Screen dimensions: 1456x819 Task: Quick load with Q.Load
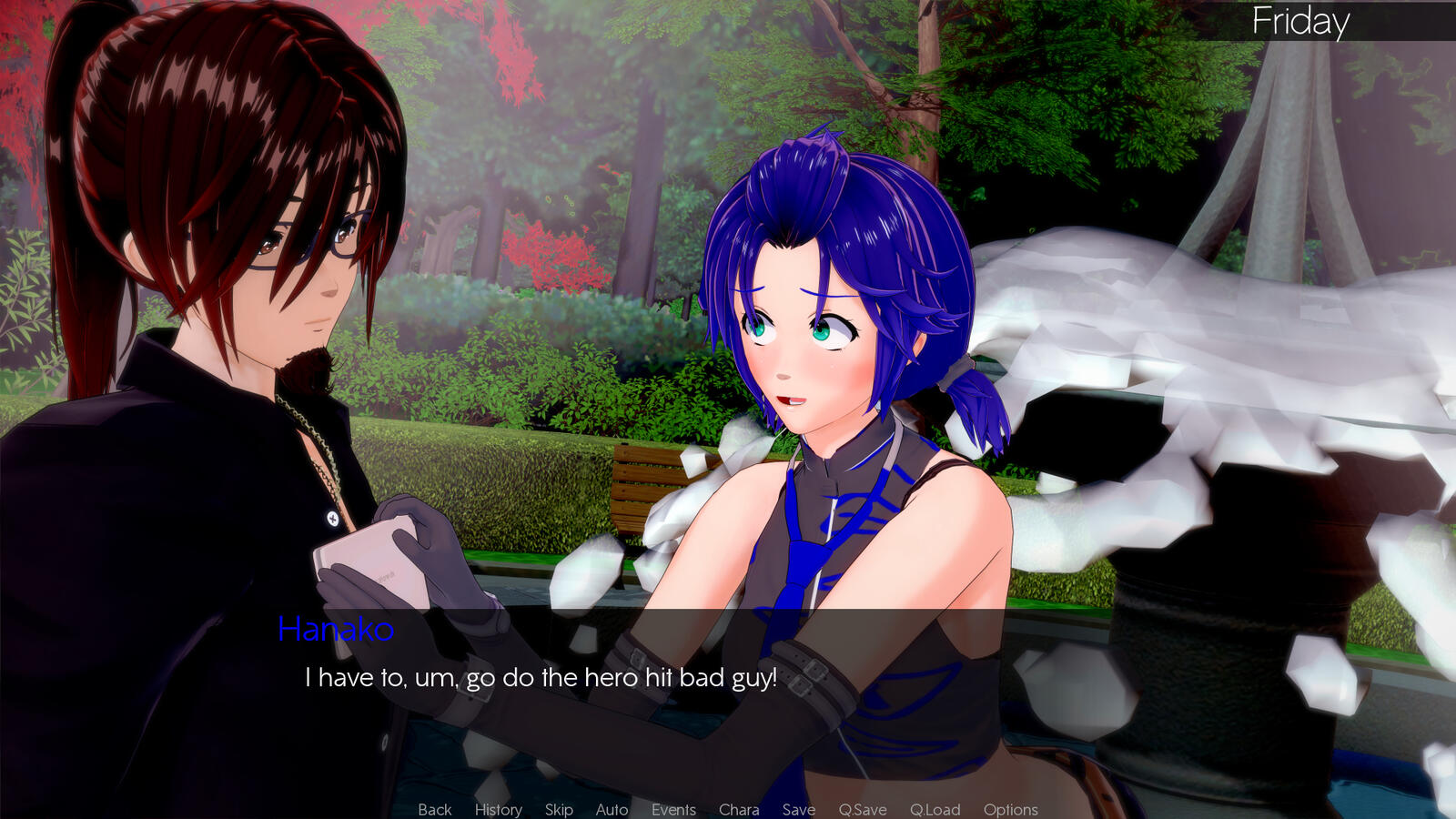(x=935, y=809)
